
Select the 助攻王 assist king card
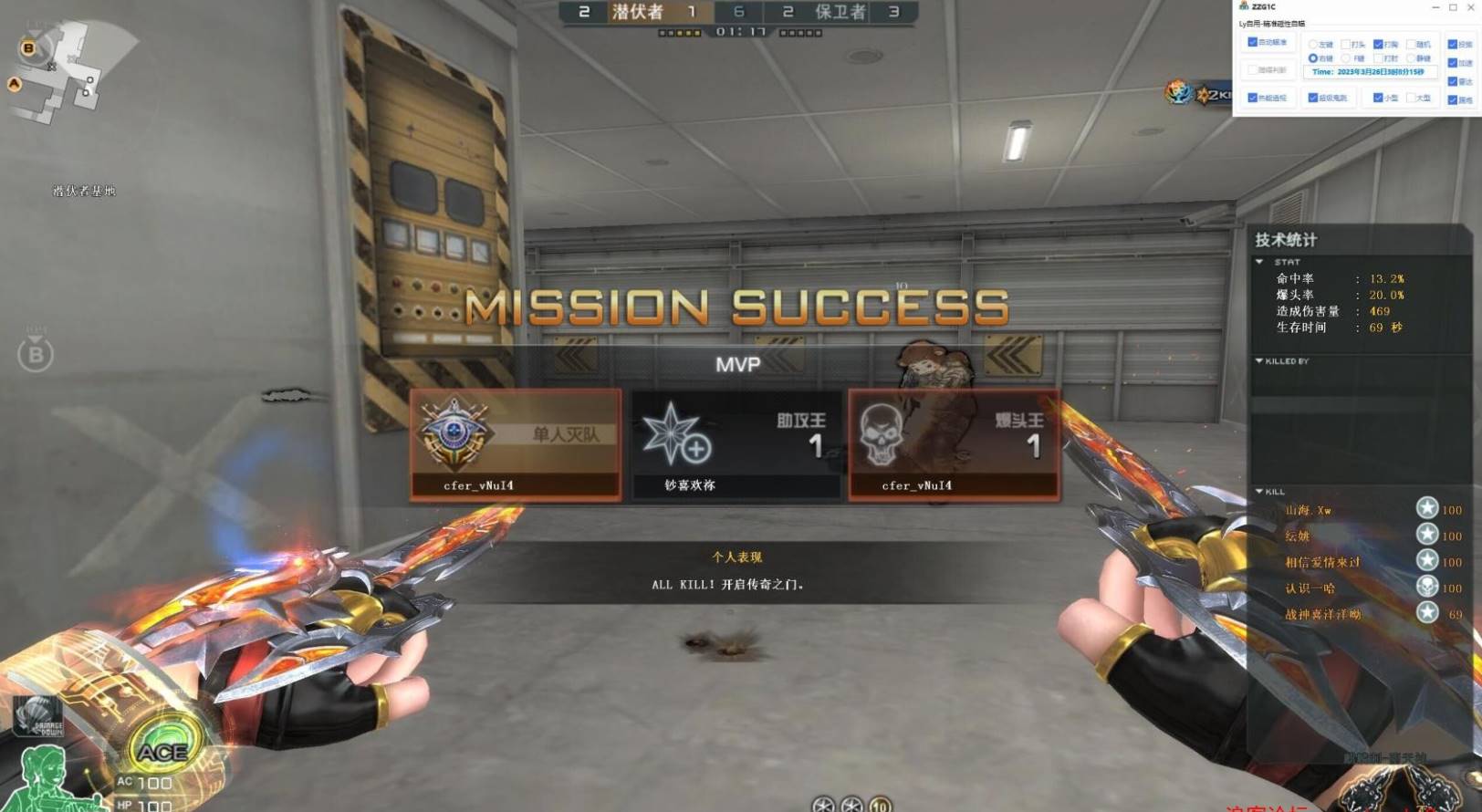tap(736, 445)
